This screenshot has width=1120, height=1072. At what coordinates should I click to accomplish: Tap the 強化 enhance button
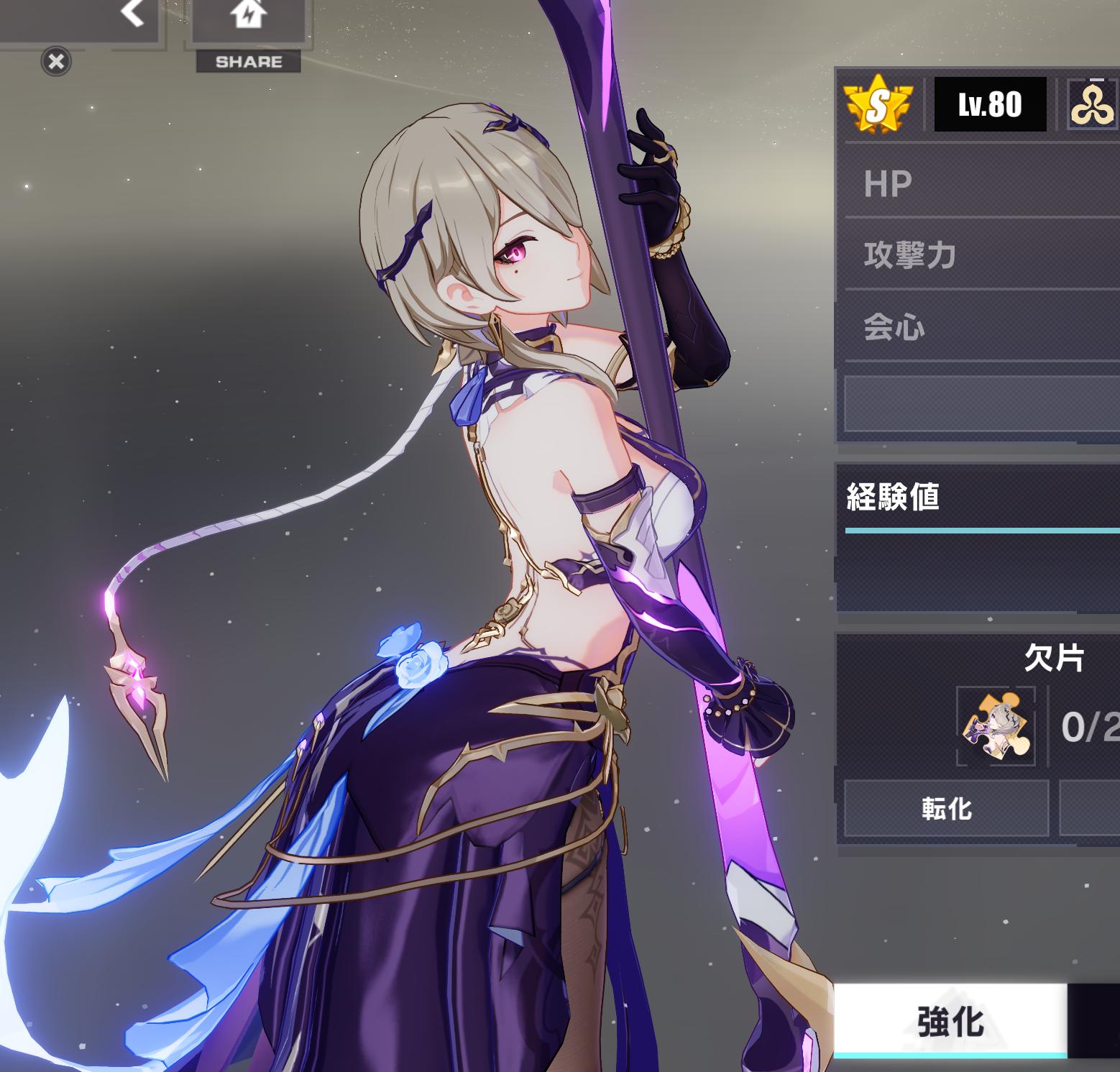pos(950,1021)
